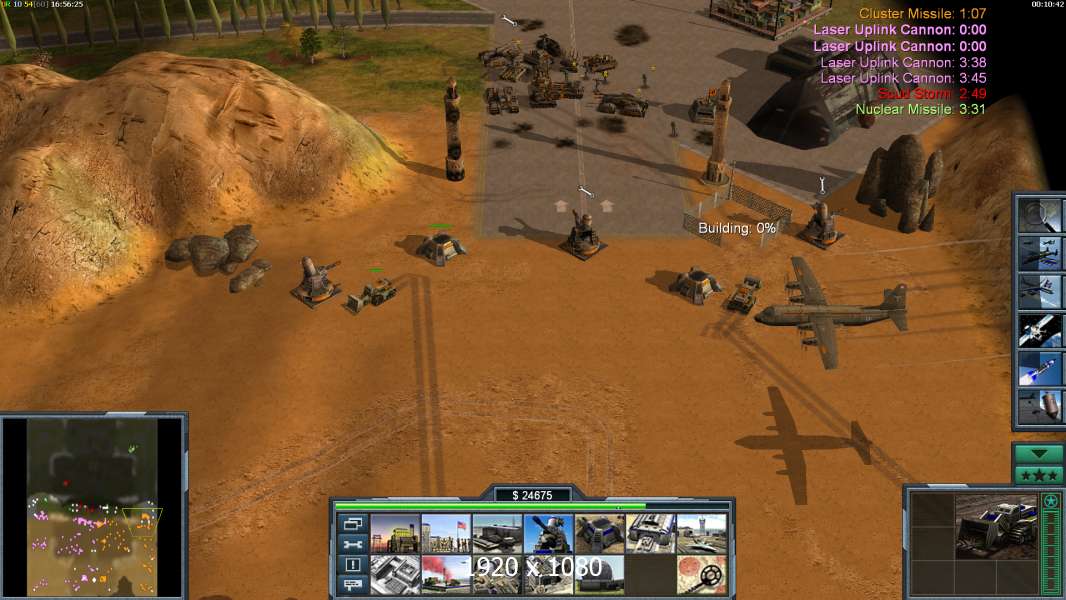Select the War Factory build icon
Screen dimensions: 1066x600
650,534
